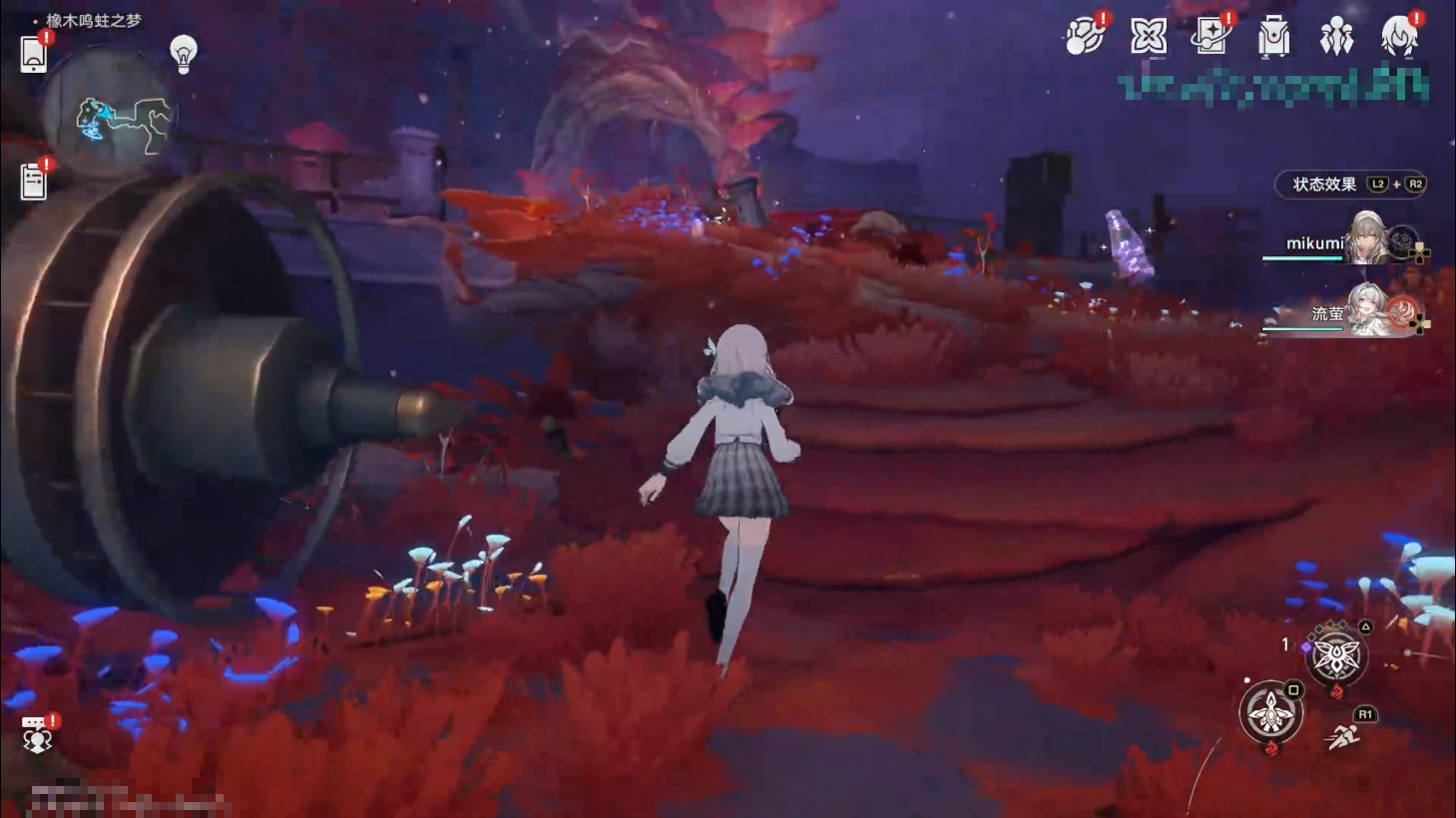Open the profile avatar icon with flame
This screenshot has width=1456, height=818.
click(1399, 37)
